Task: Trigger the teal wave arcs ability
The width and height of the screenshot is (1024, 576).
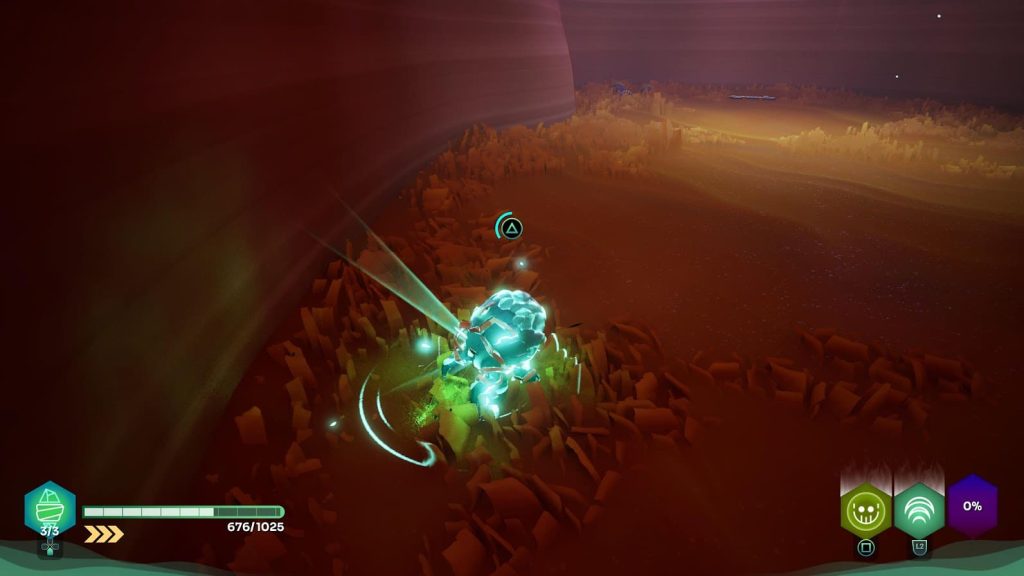Action: [x=919, y=509]
